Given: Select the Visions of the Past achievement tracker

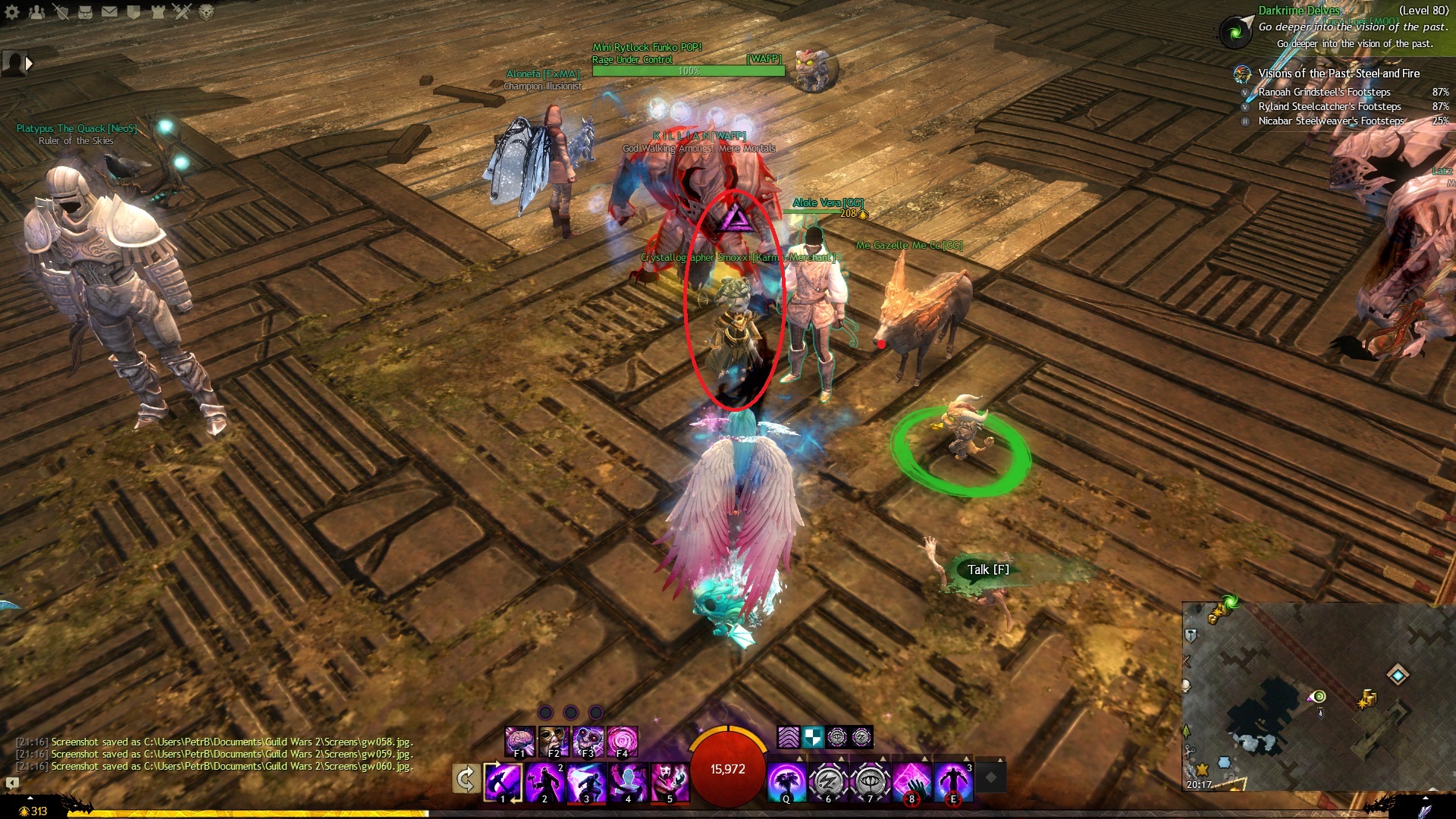Looking at the screenshot, I should [x=1338, y=74].
